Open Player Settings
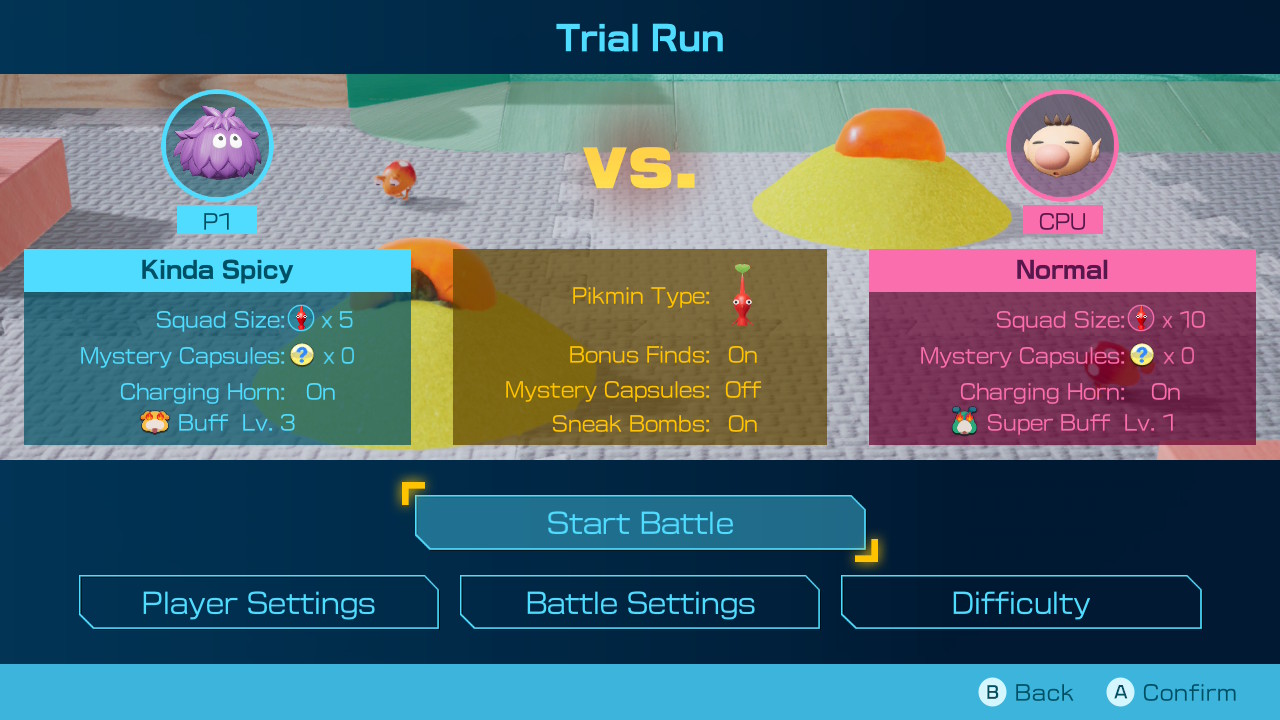The width and height of the screenshot is (1280, 720). point(258,603)
